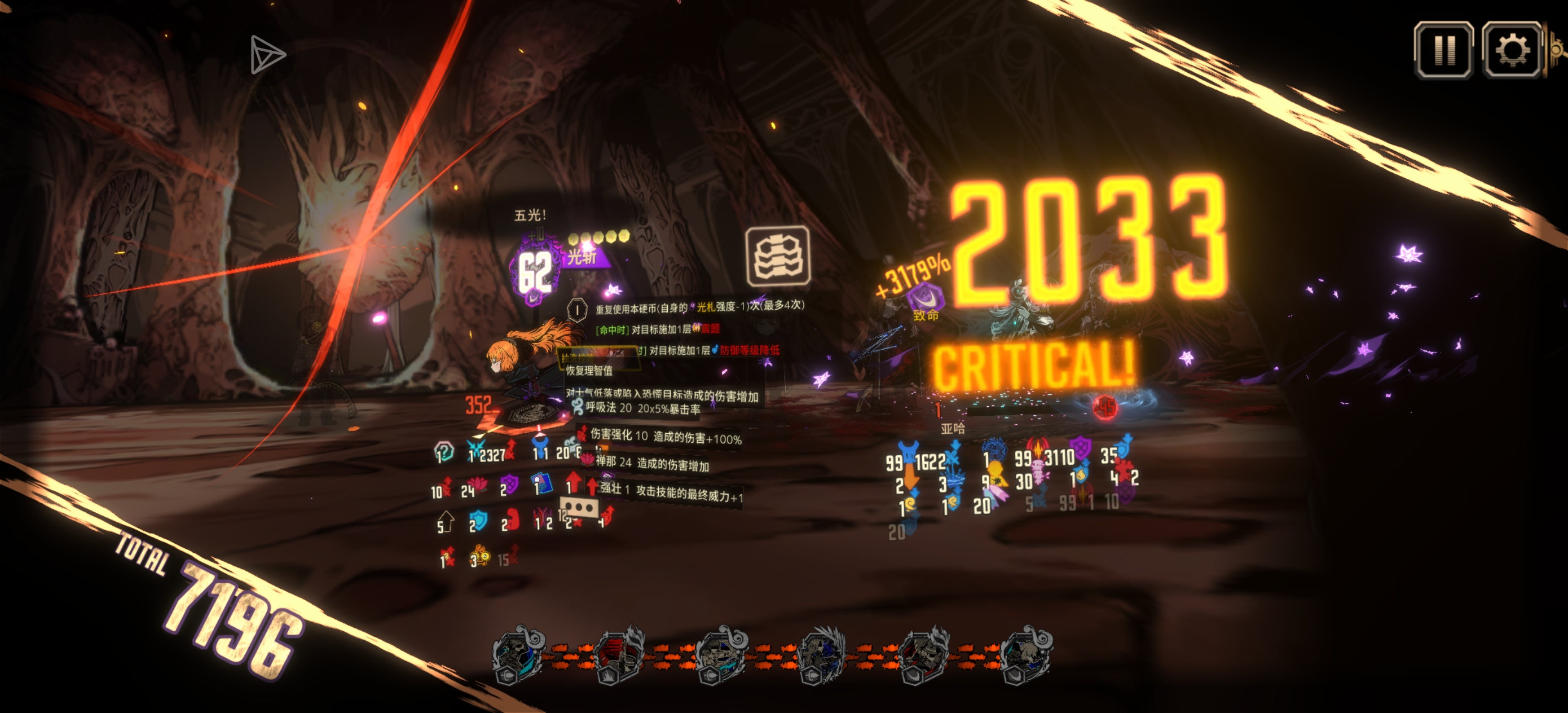Expand the three-dots status effect list
This screenshot has width=1568, height=713.
tap(579, 507)
